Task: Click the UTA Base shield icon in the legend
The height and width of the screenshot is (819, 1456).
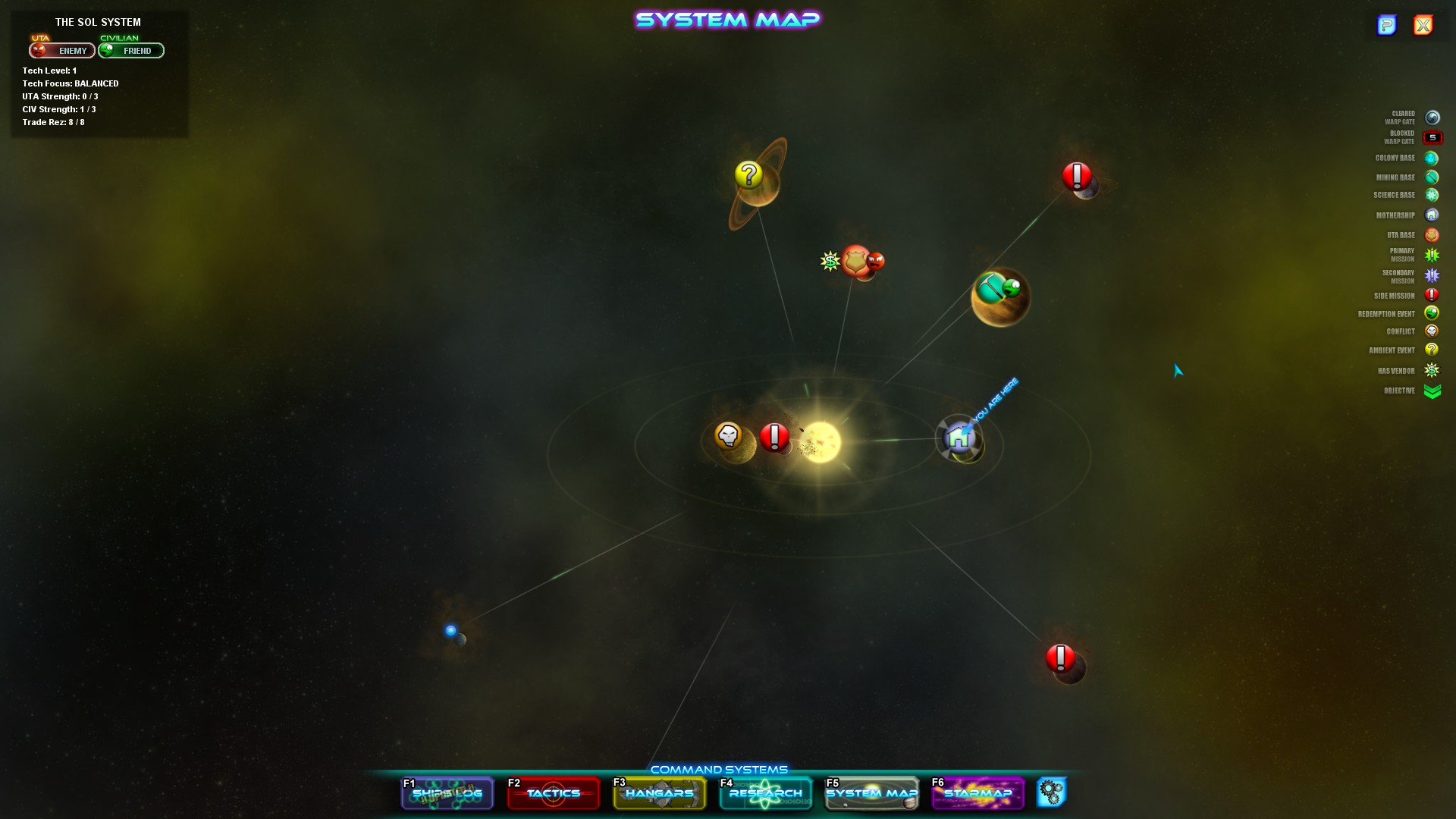Action: [1431, 235]
